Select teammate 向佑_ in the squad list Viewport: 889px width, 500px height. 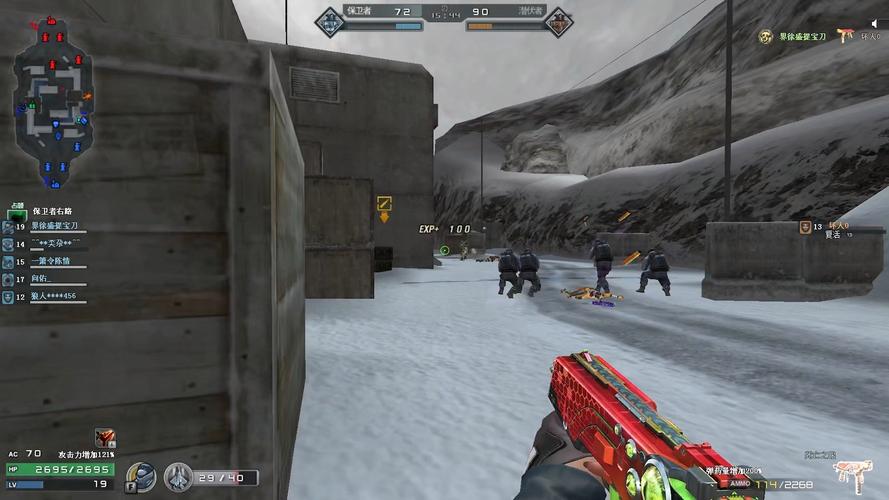46,278
